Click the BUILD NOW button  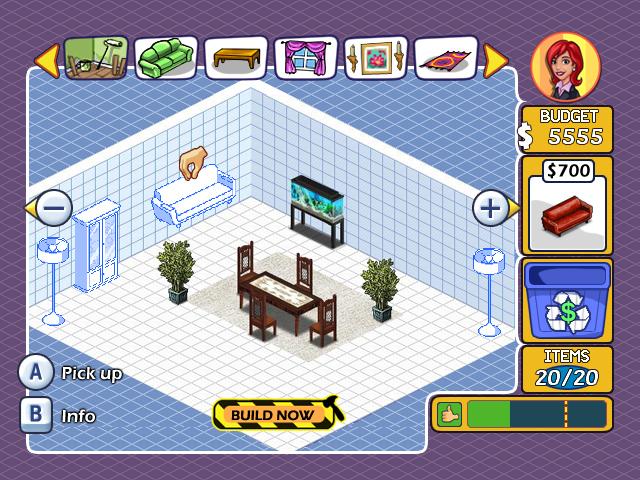tap(275, 413)
